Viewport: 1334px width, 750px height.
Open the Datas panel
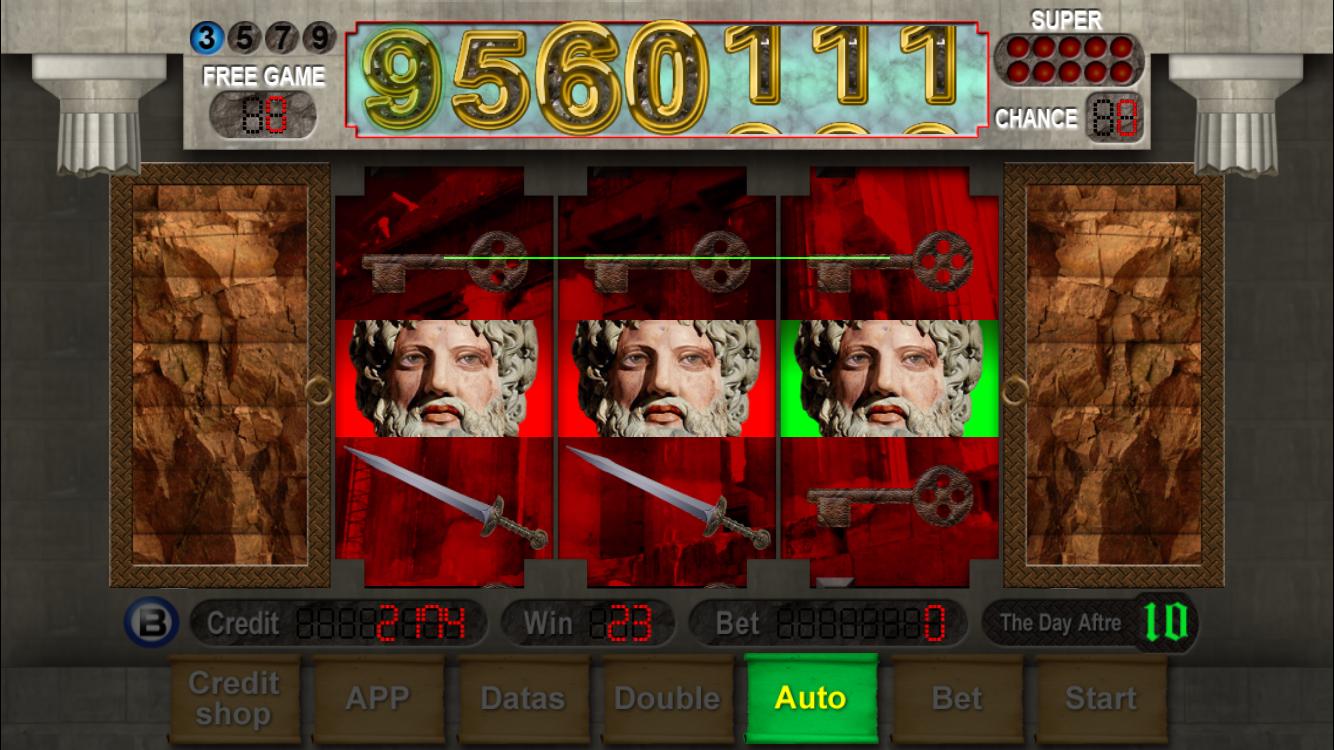523,697
